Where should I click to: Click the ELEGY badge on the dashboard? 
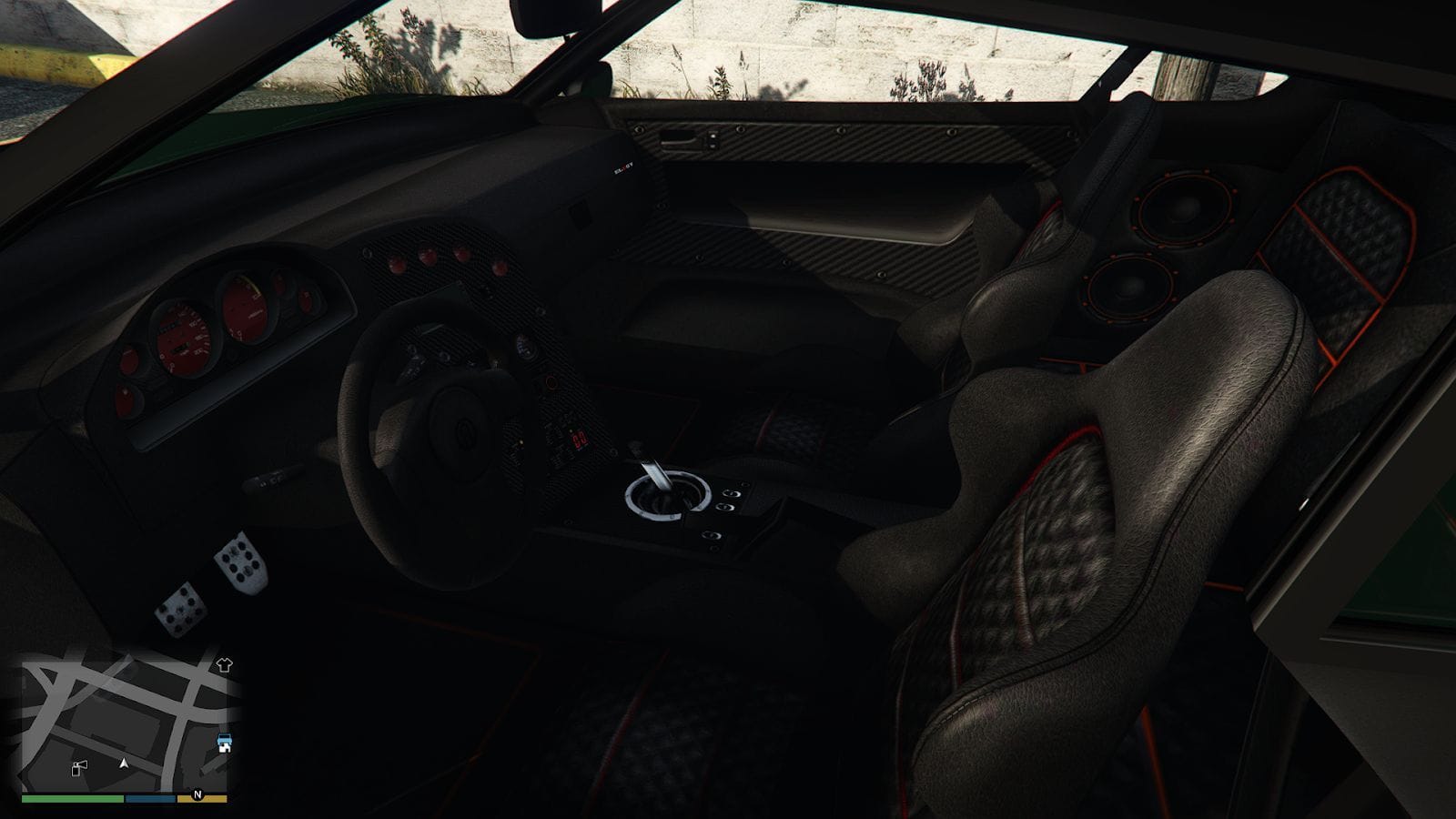(623, 167)
